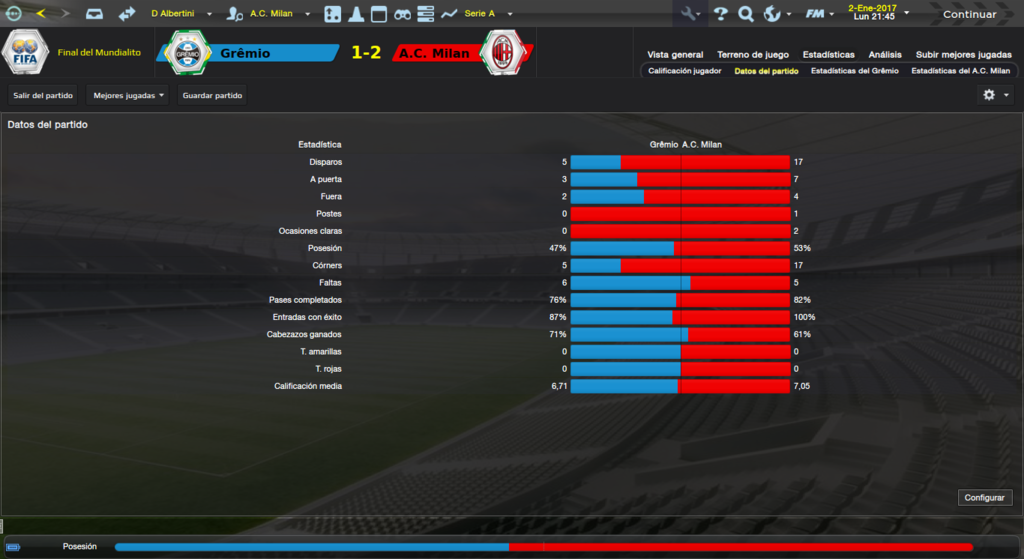
Task: Open the Terreno de juego tab
Action: click(752, 55)
